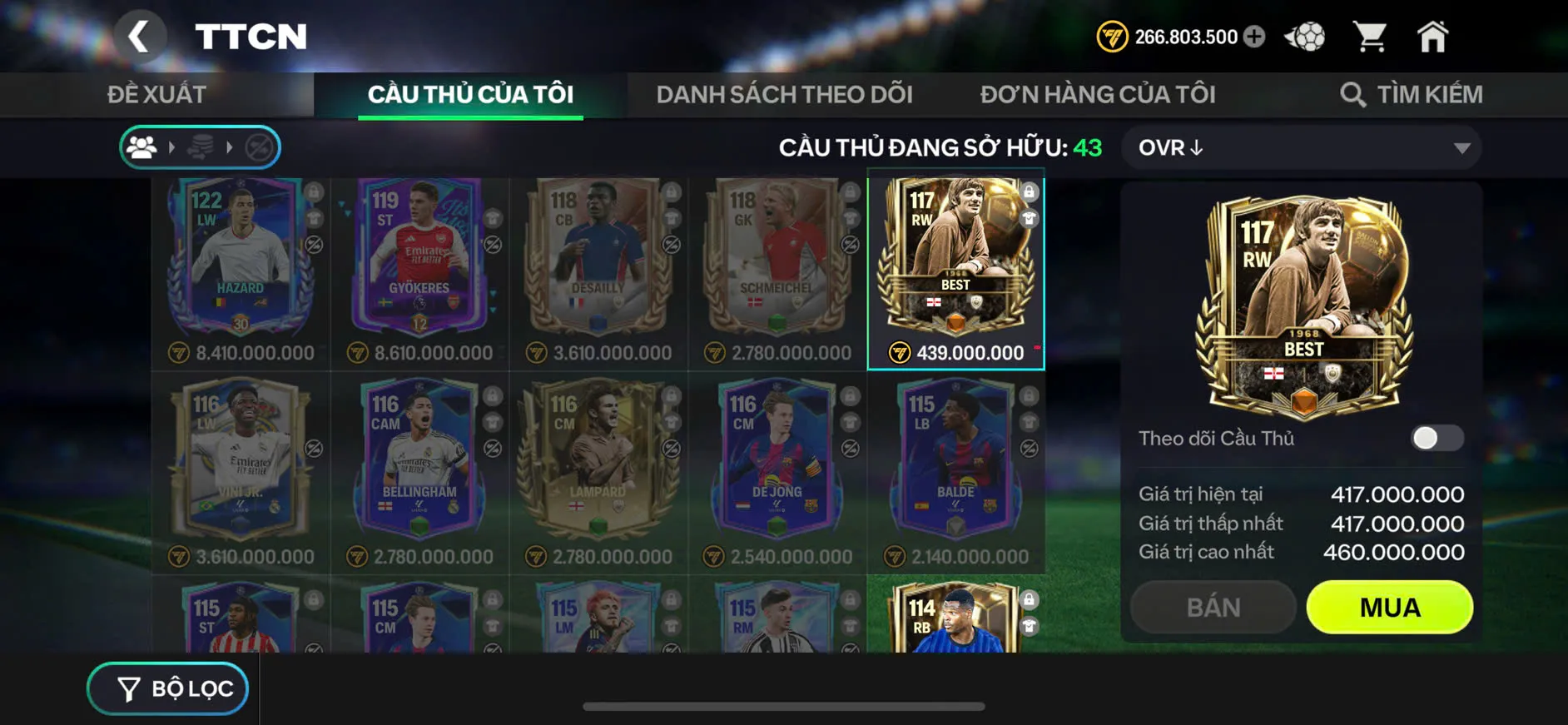The height and width of the screenshot is (725, 1568).
Task: Open the home screen icon
Action: pyautogui.click(x=1433, y=35)
